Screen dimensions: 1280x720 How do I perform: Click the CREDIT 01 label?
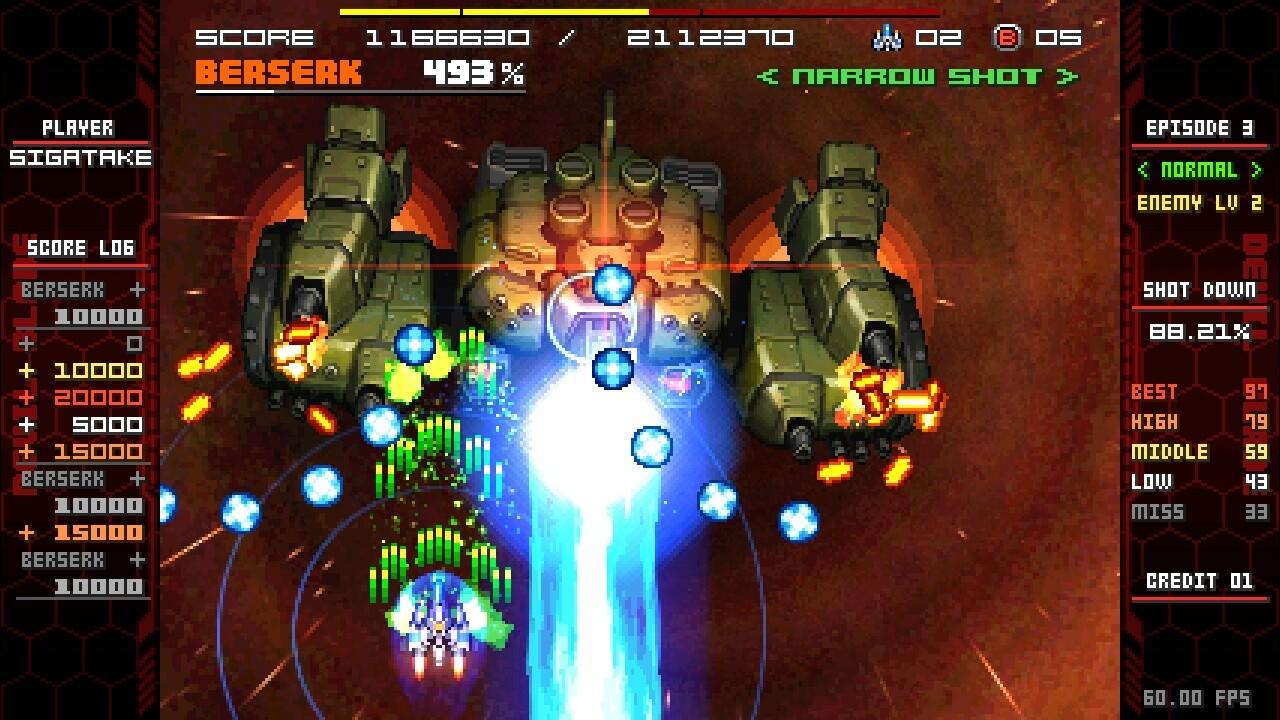[x=1199, y=582]
